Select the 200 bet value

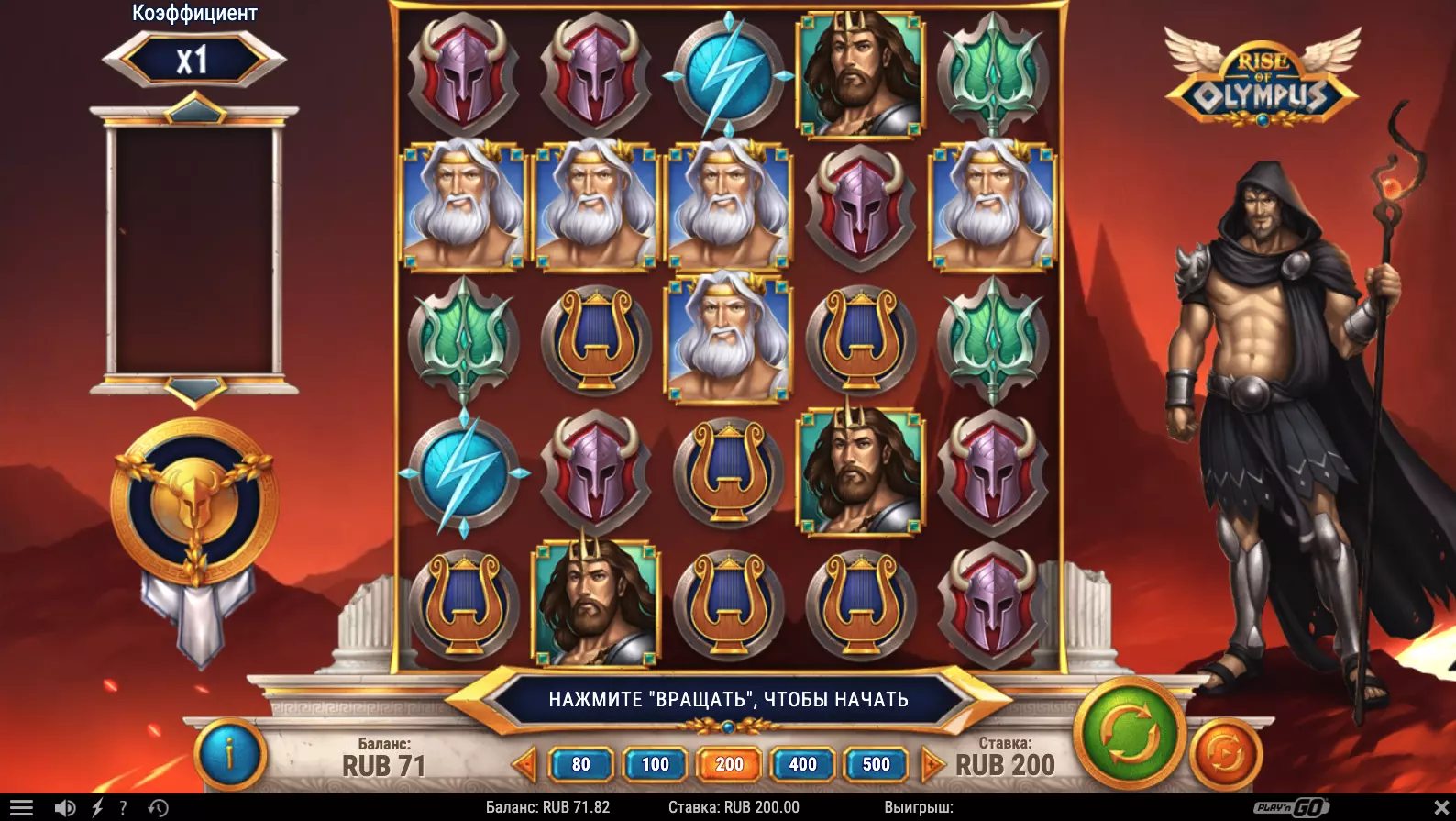pyautogui.click(x=729, y=764)
